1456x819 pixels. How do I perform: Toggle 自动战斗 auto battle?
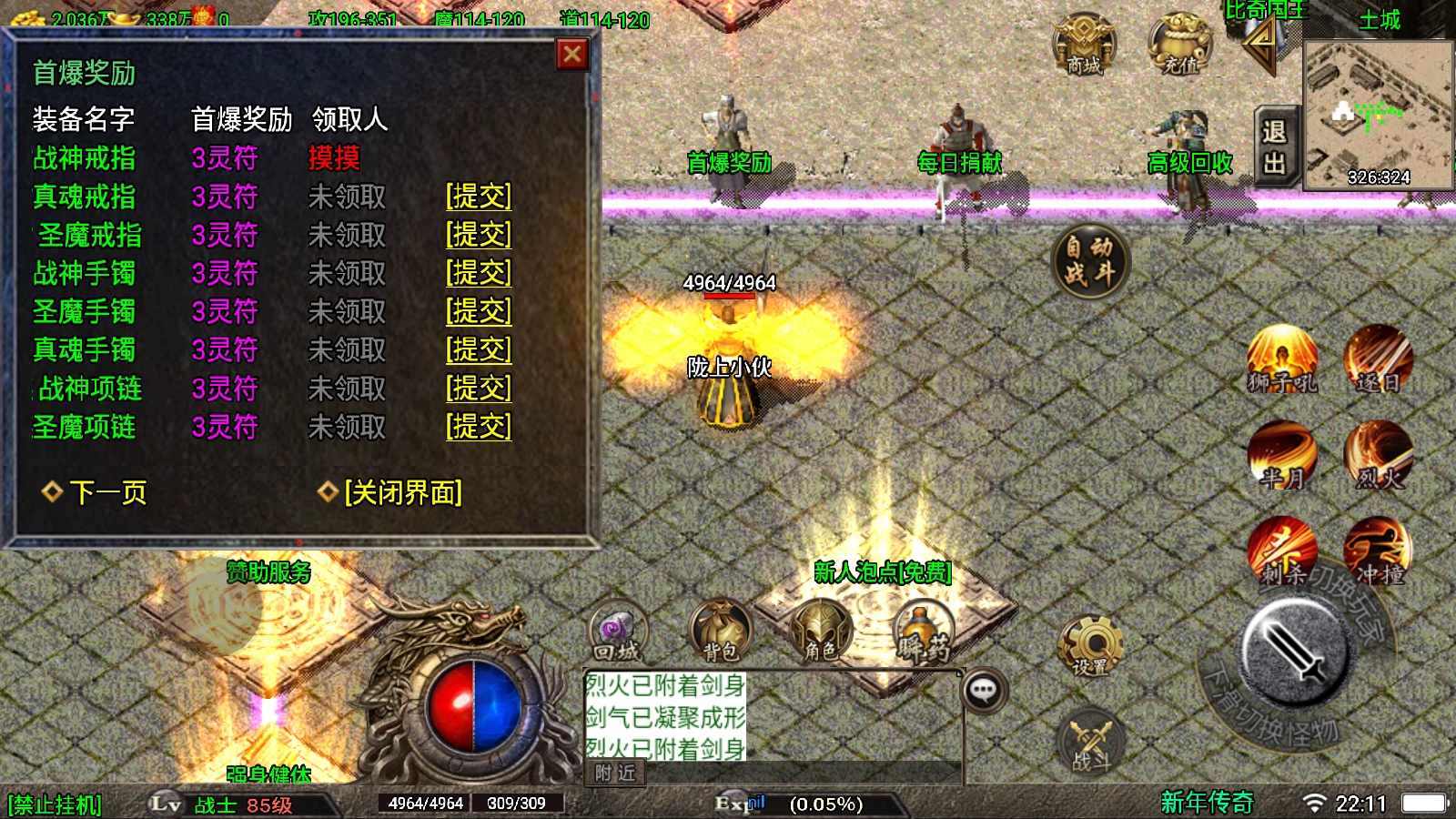coord(1090,261)
